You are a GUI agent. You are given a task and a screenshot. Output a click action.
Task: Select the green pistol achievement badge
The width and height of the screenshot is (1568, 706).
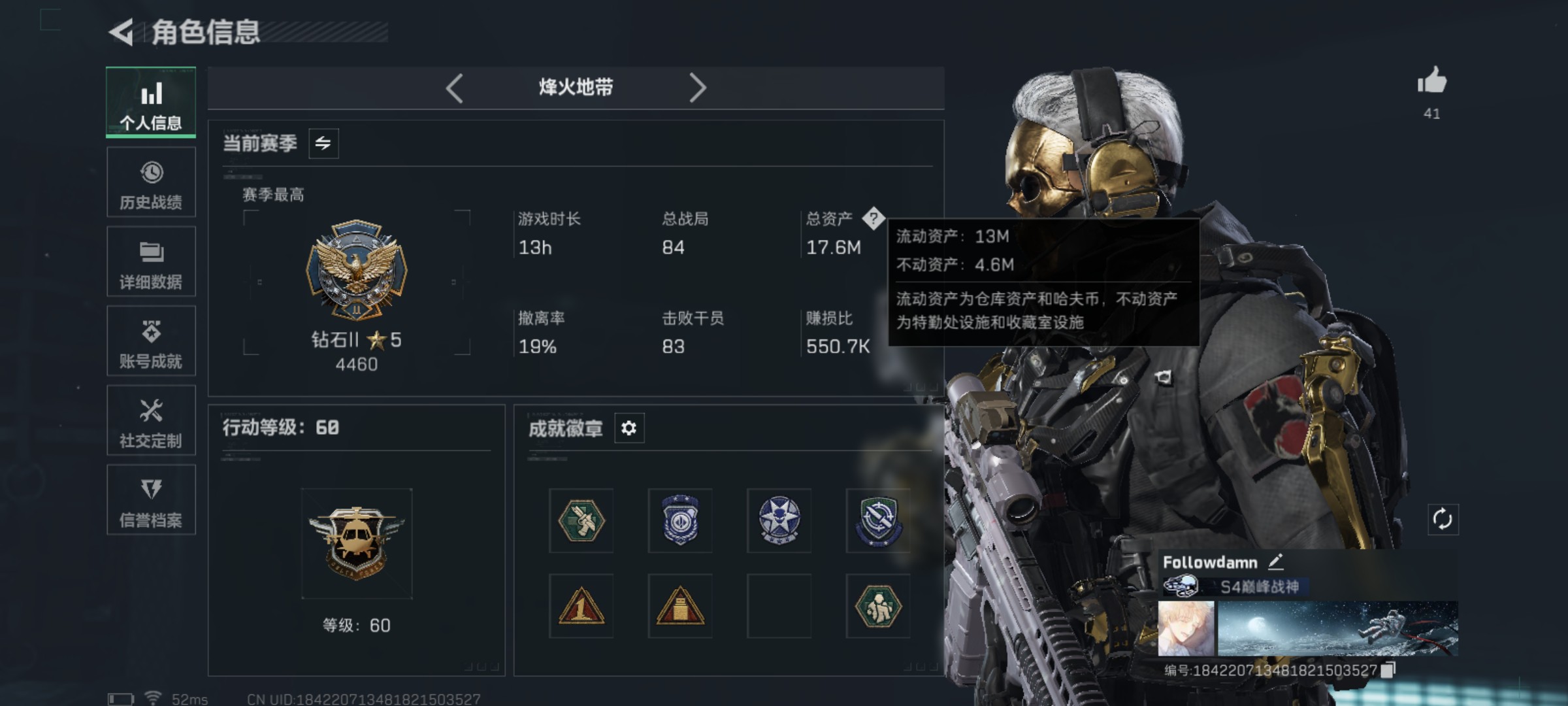[x=580, y=522]
